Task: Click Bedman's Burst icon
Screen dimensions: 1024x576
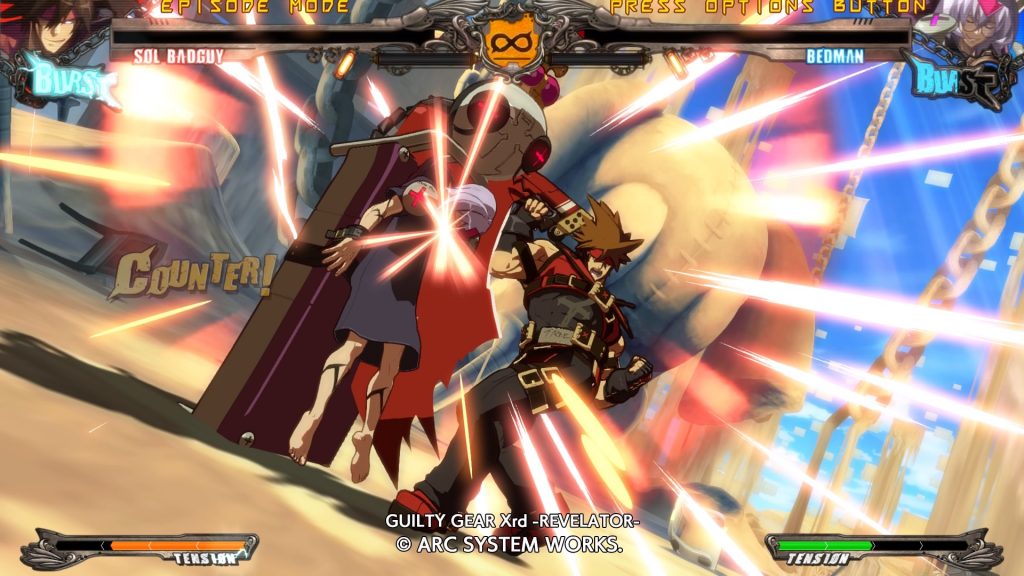Action: (x=953, y=82)
